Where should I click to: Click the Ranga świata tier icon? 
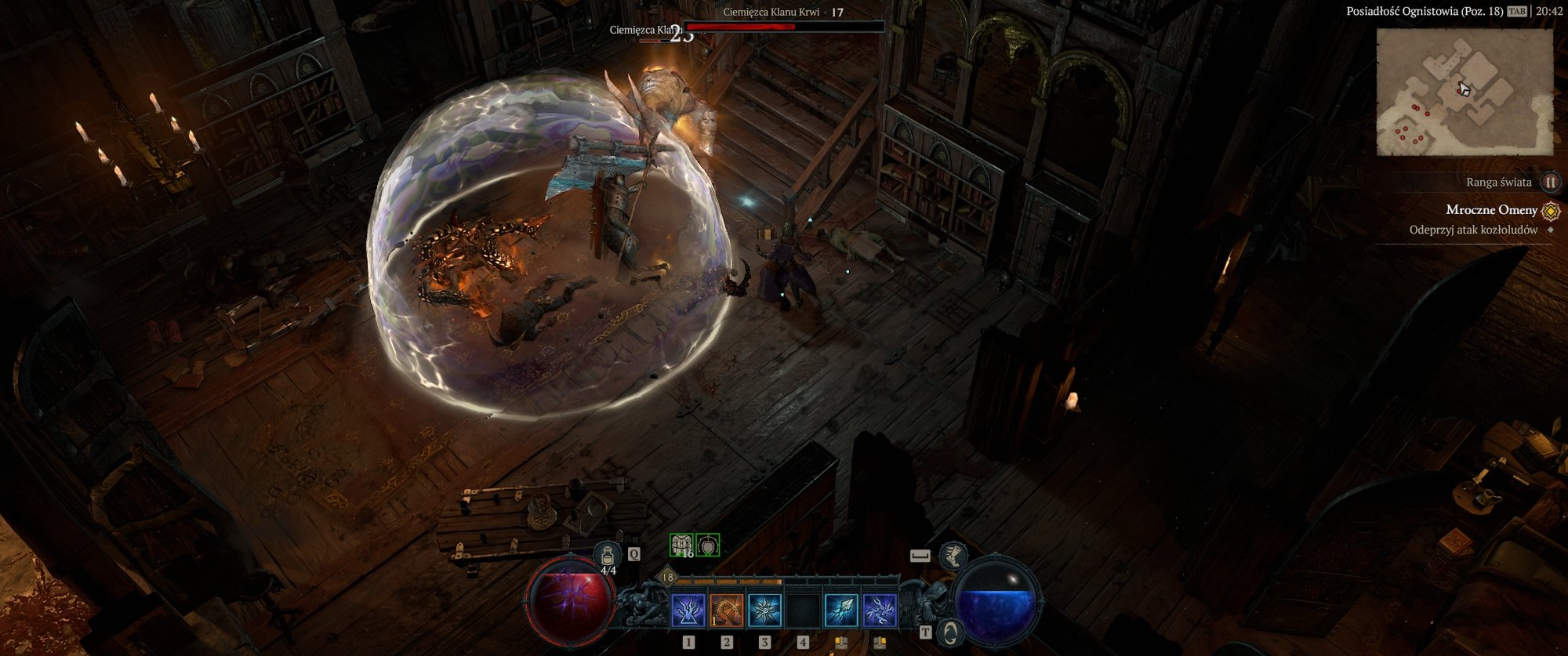(1550, 183)
